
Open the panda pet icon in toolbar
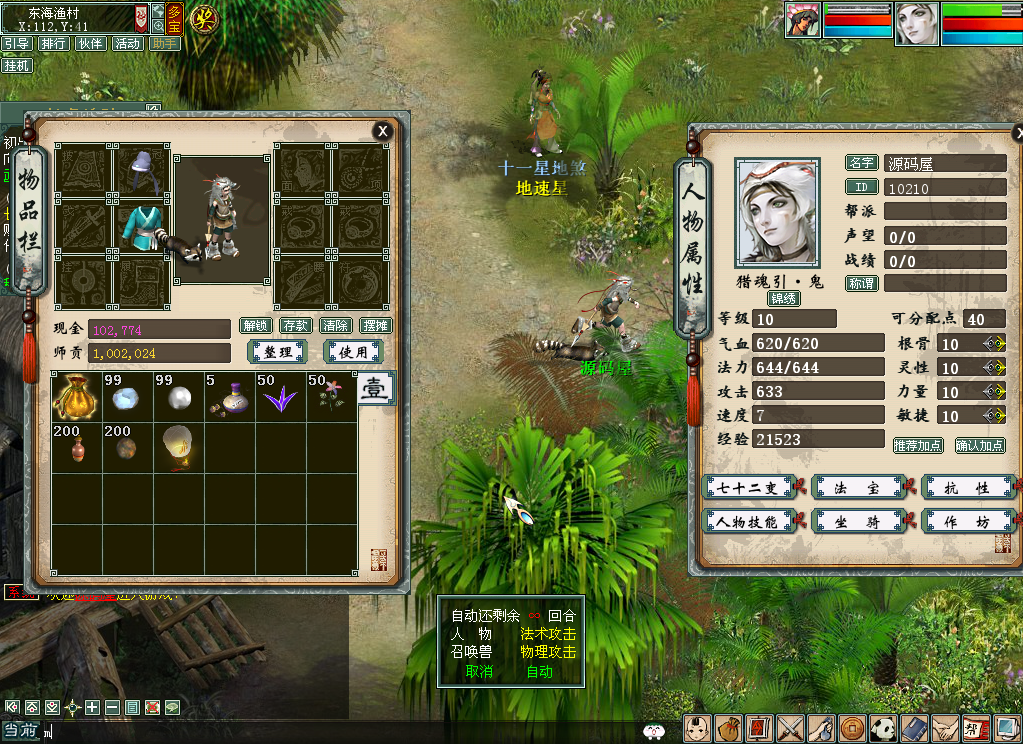(882, 729)
